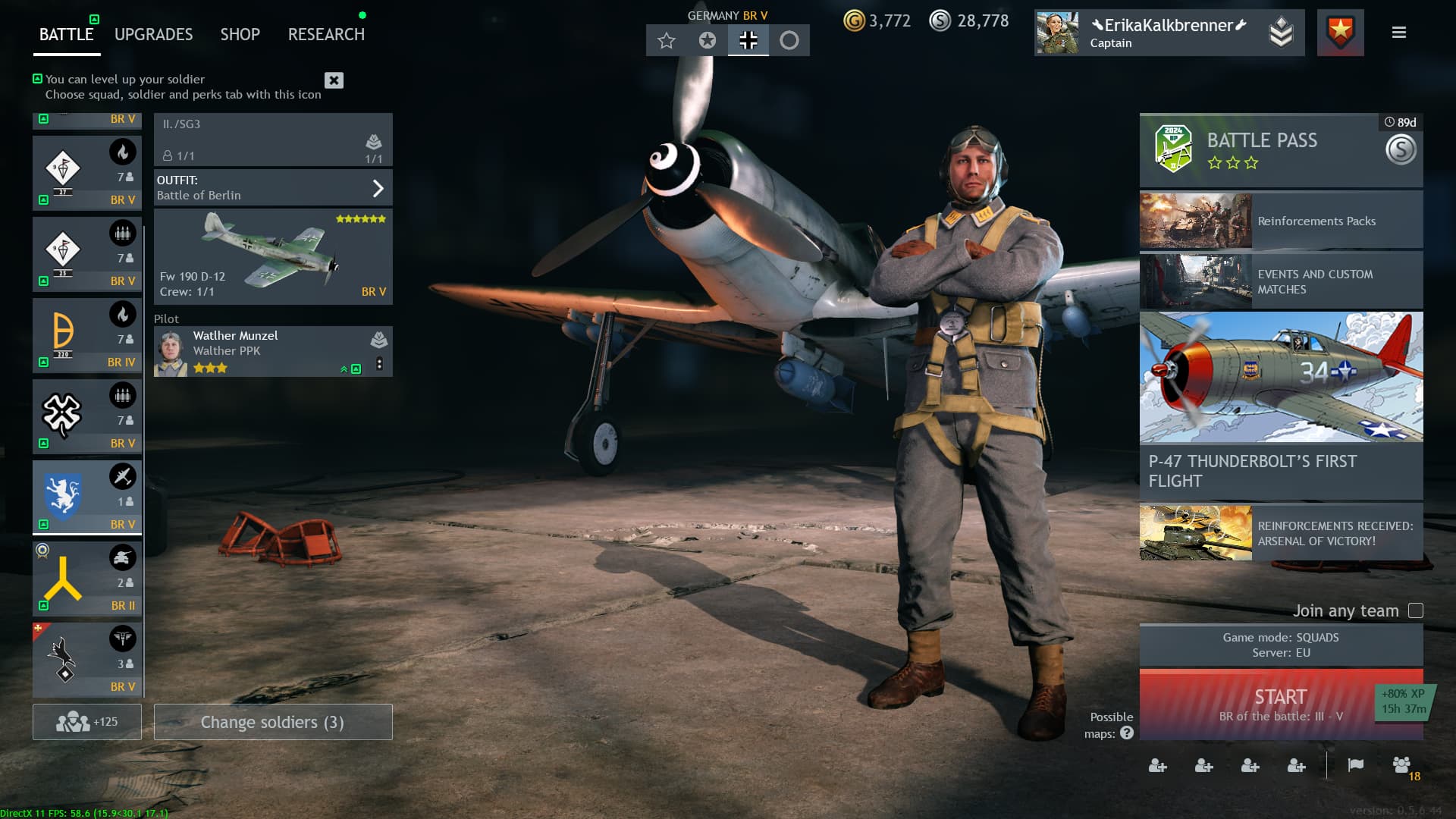1456x819 pixels.
Task: Change game mode and server settings
Action: point(1281,645)
